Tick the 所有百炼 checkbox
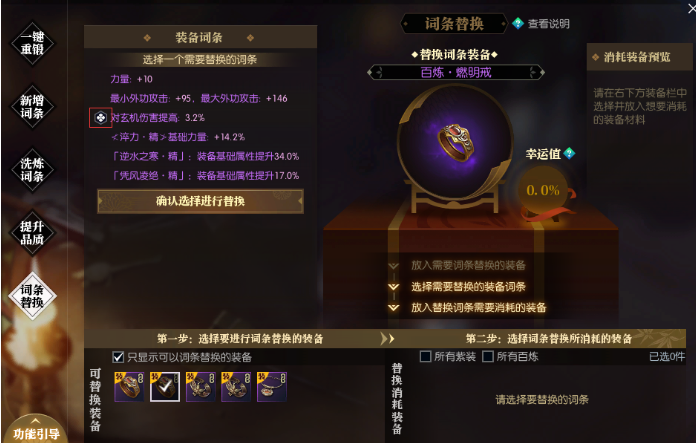Viewport: 696px width, 443px height. pyautogui.click(x=488, y=357)
